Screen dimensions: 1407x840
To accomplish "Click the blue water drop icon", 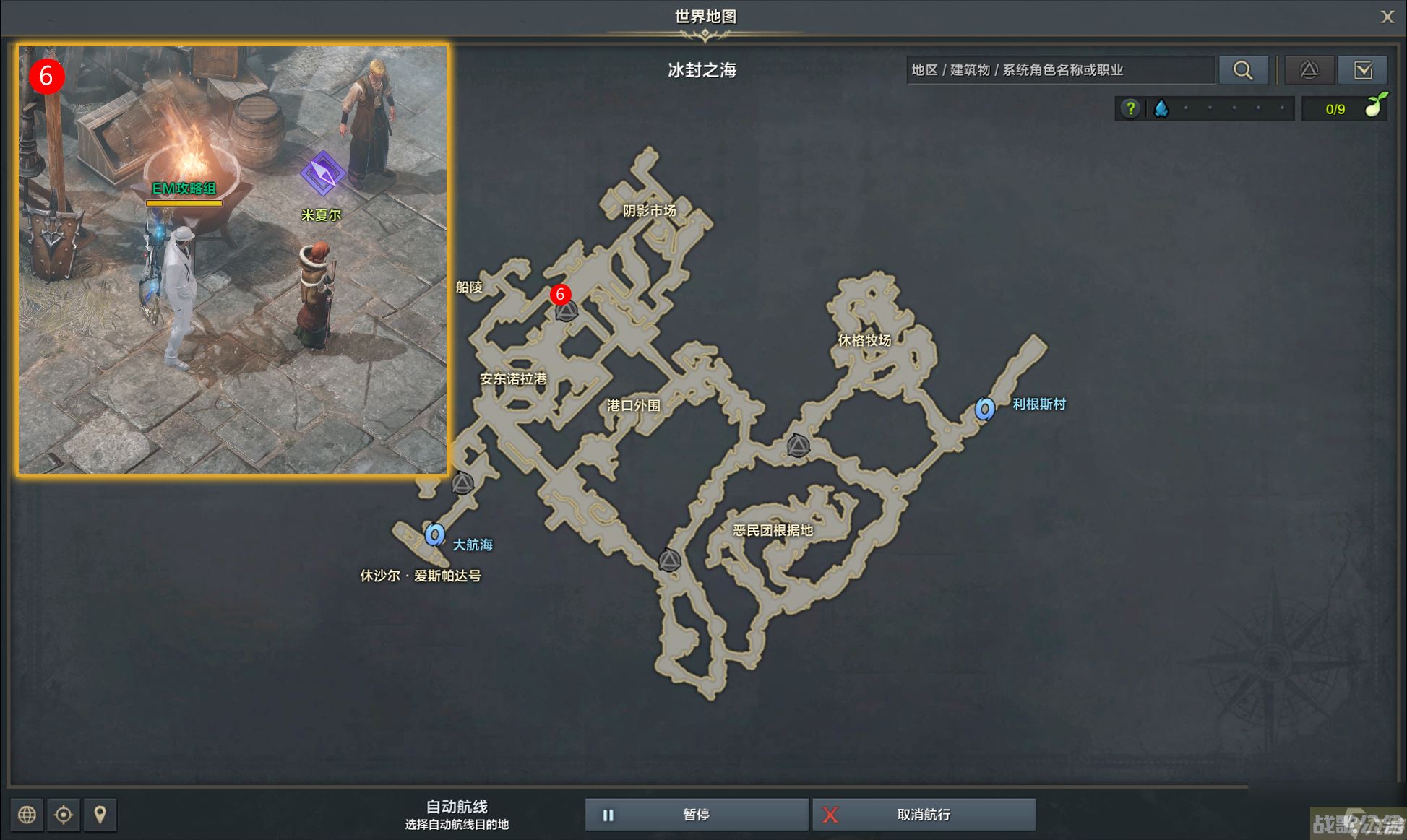I will (x=1161, y=108).
